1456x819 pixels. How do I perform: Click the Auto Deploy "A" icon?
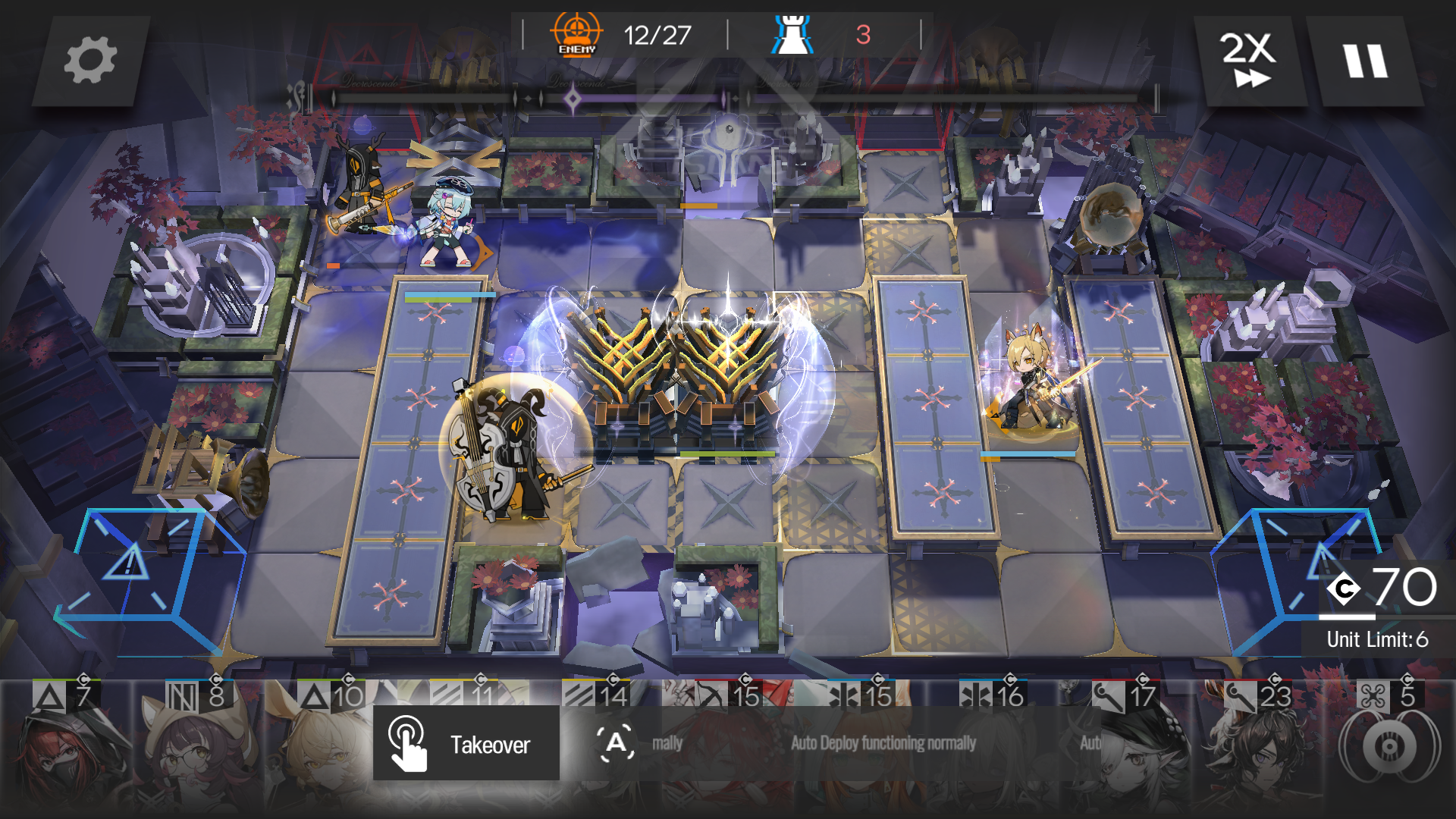pyautogui.click(x=616, y=743)
